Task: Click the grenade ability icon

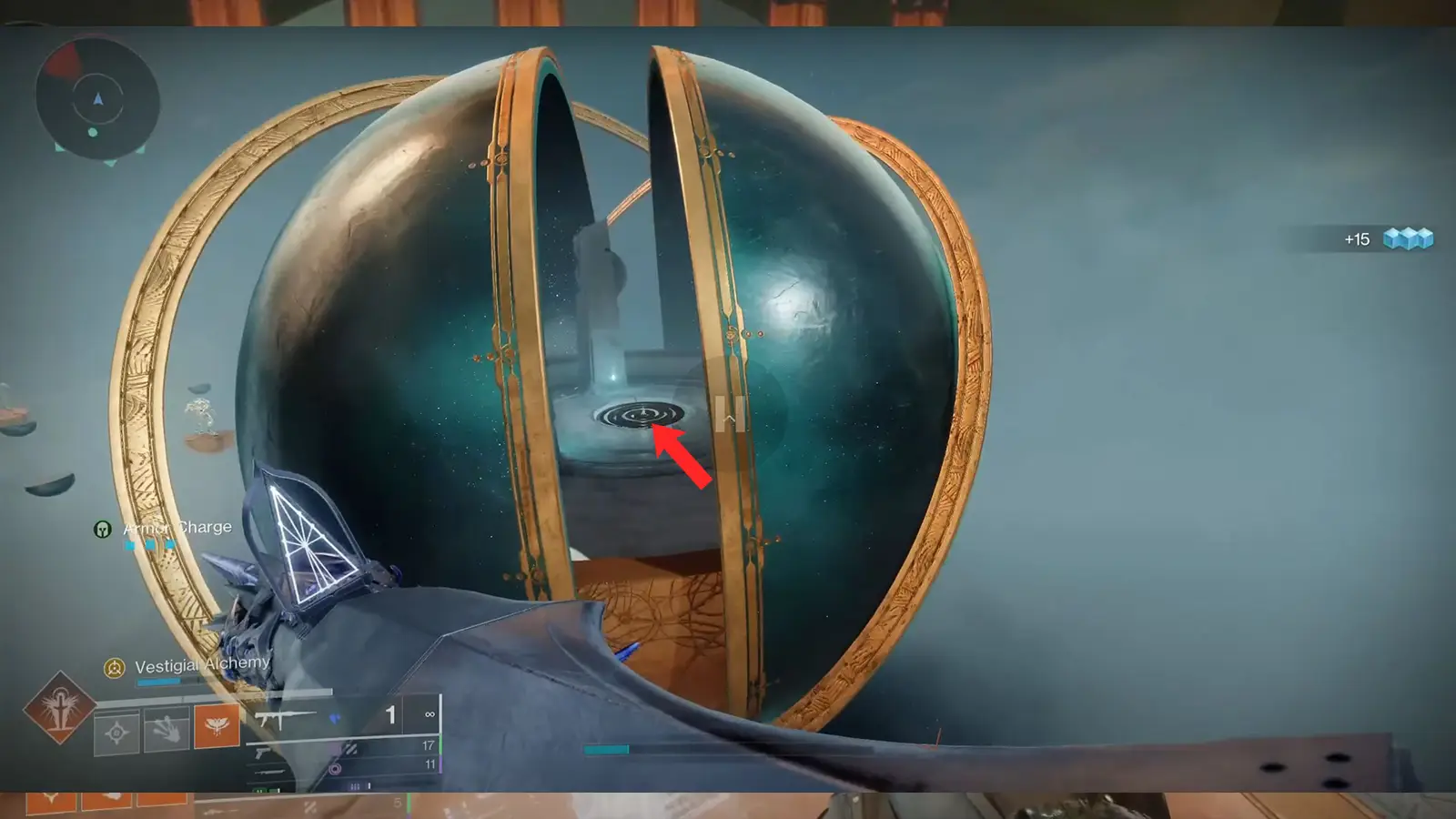Action: [116, 731]
